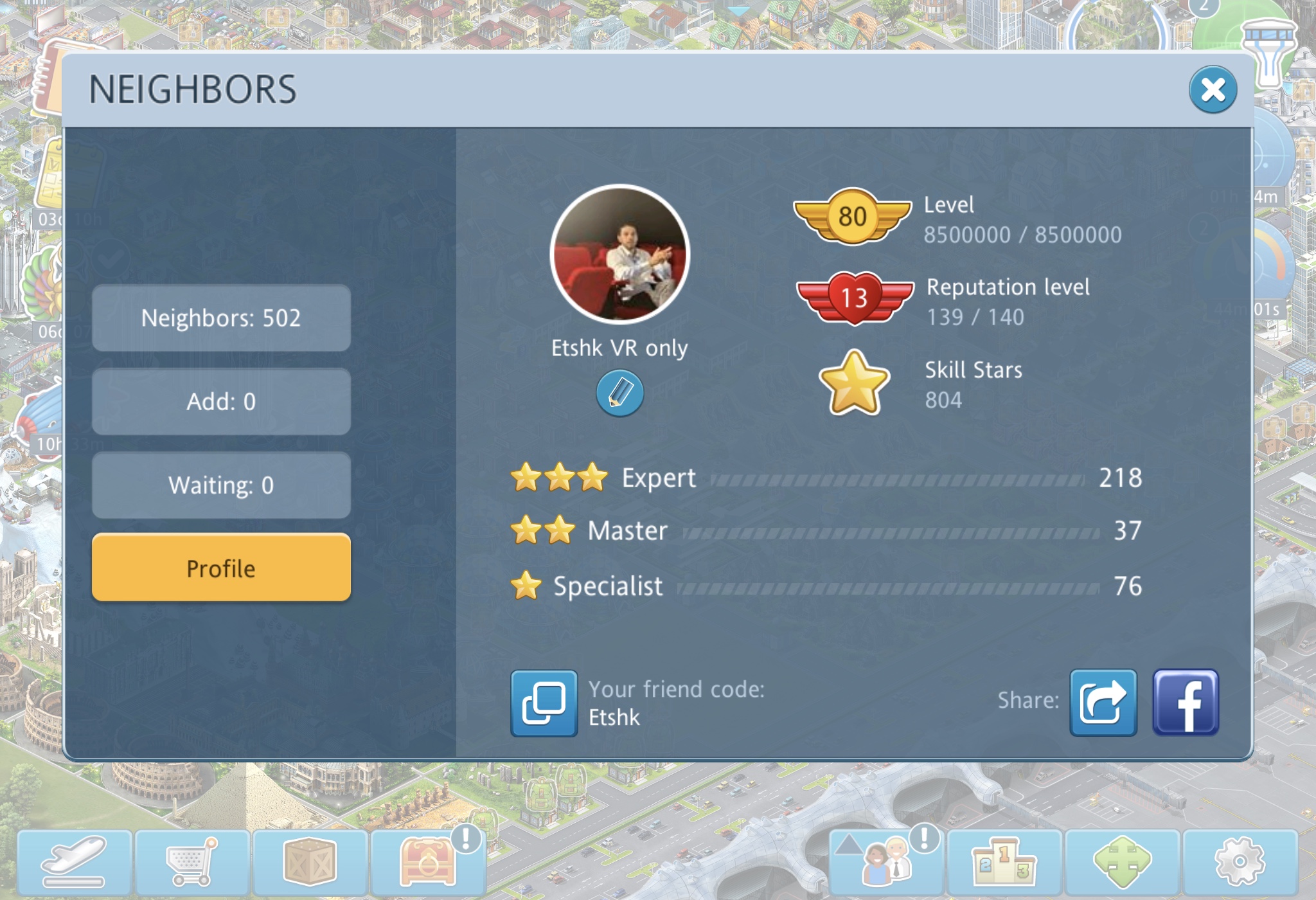
Task: Open the airplane flights menu
Action: coord(75,862)
